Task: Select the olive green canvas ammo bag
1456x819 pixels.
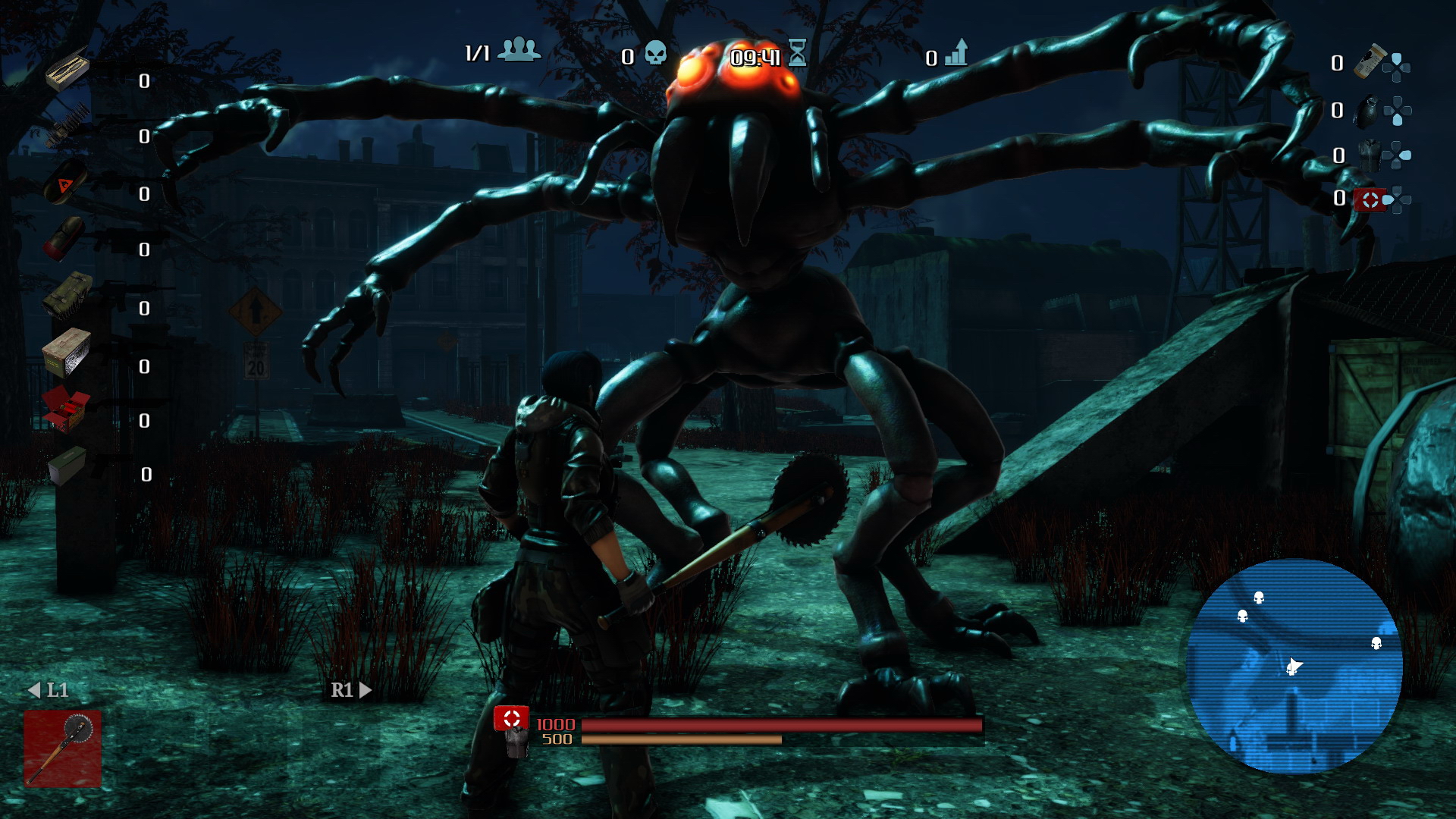Action: [67, 294]
